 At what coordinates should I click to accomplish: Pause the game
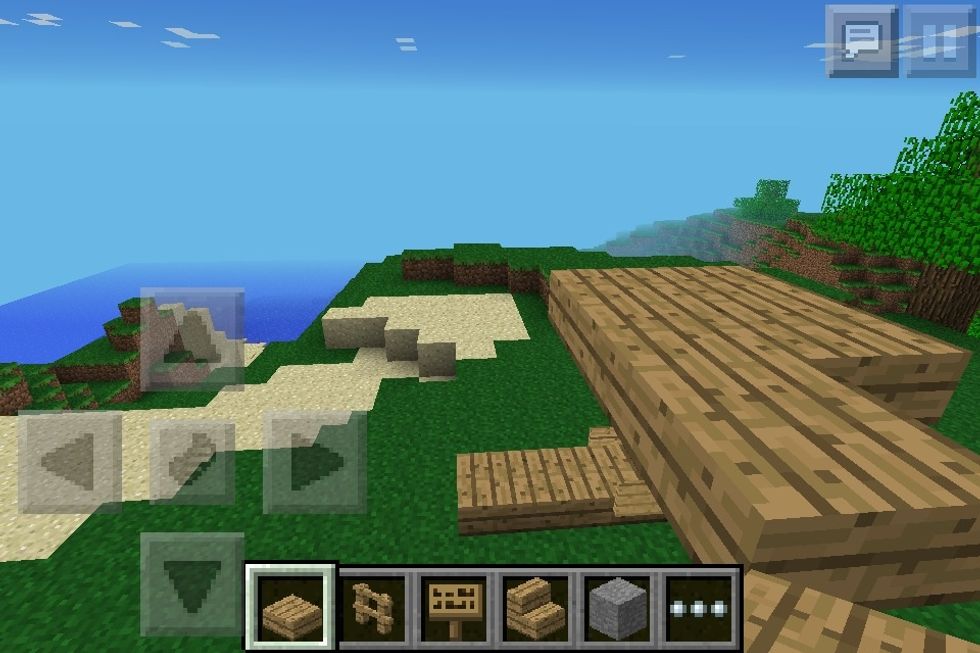coord(940,41)
